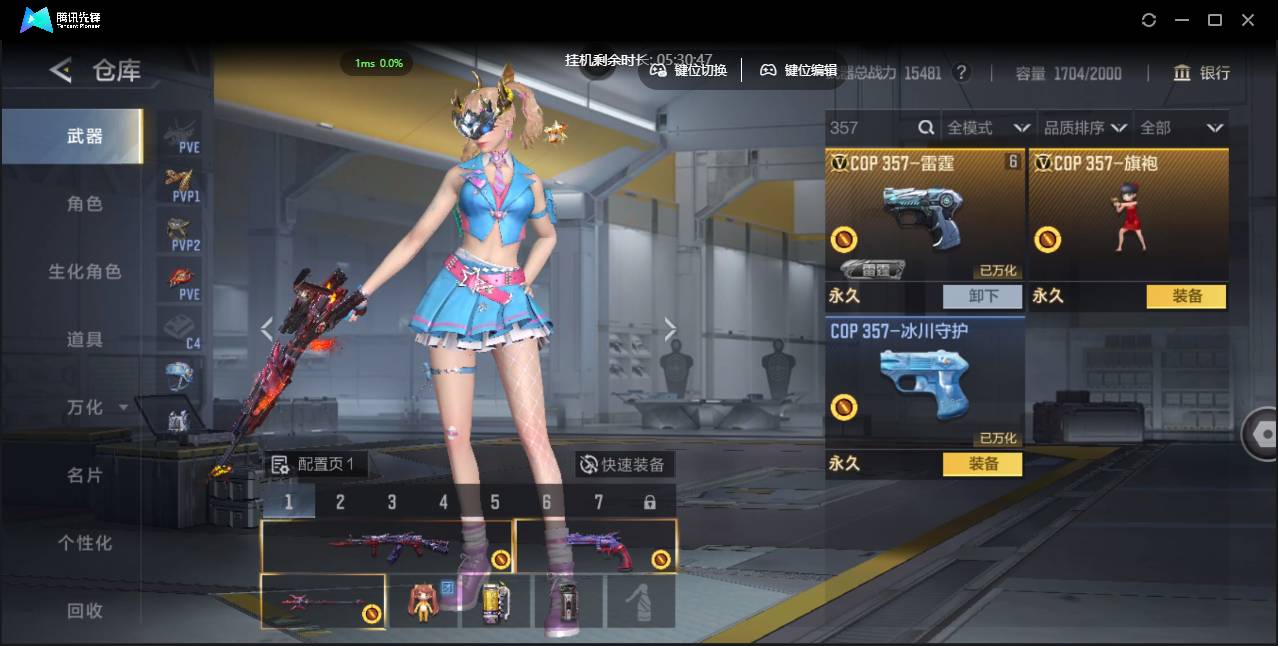1278x646 pixels.
Task: Open 键位编辑 key mapping editor
Action: click(799, 70)
